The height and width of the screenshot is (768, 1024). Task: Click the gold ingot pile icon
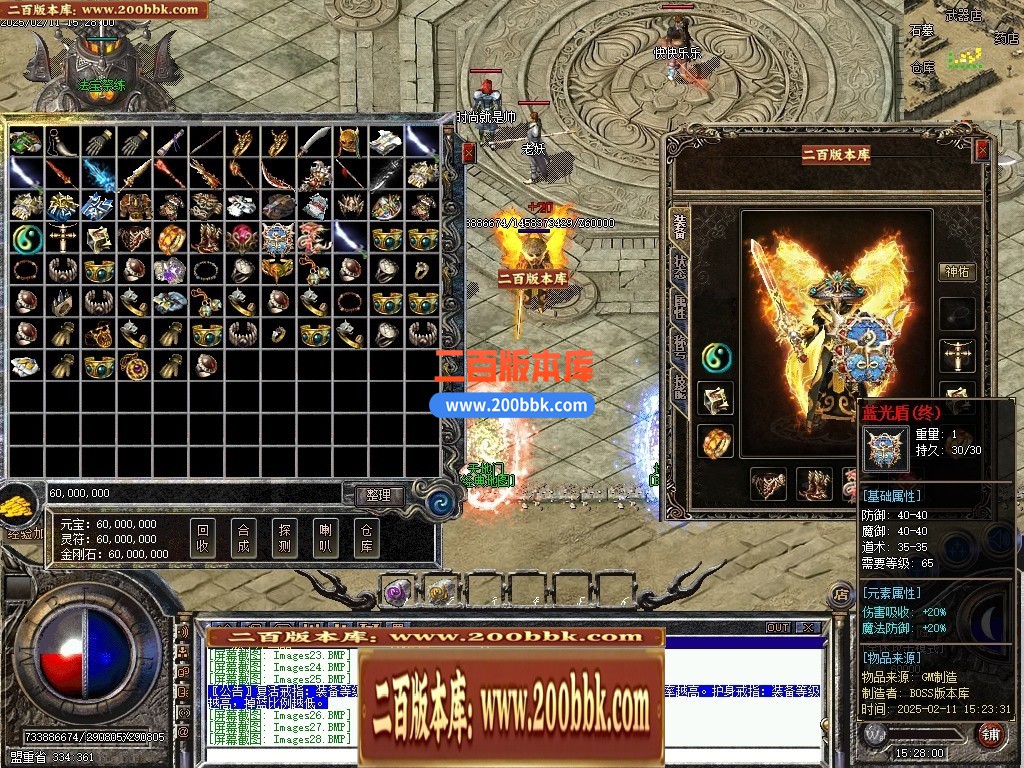coord(18,505)
